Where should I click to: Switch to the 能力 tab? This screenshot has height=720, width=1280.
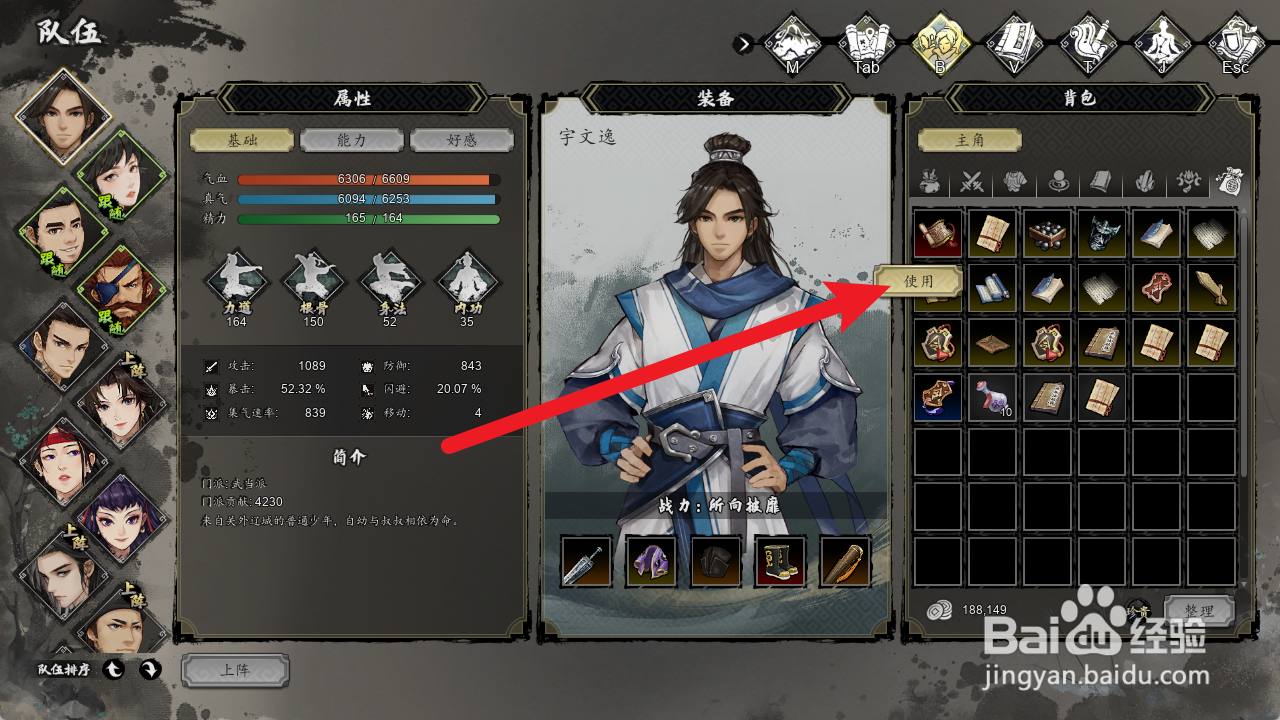click(x=350, y=140)
